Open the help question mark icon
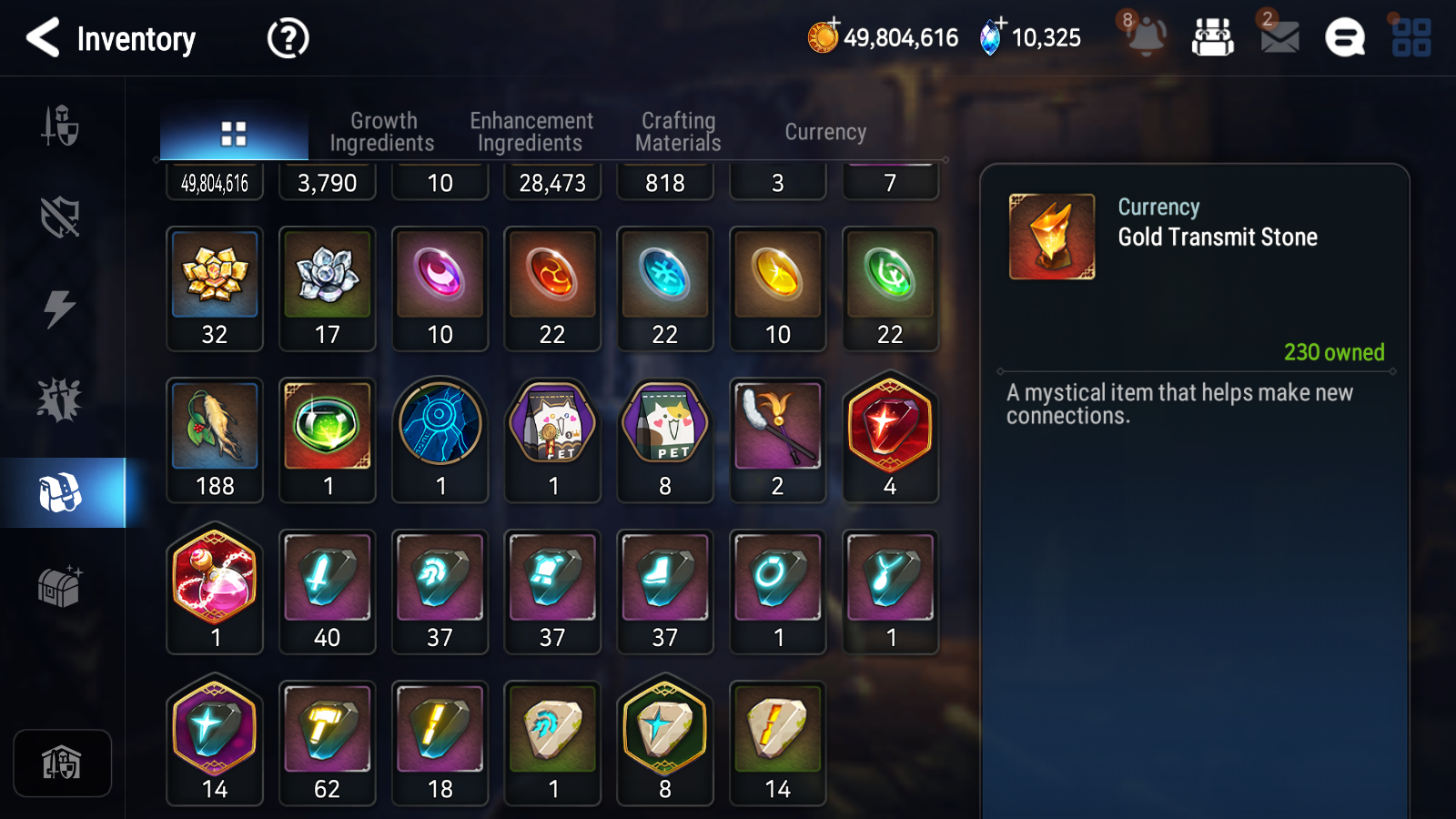Image resolution: width=1456 pixels, height=819 pixels. (286, 38)
